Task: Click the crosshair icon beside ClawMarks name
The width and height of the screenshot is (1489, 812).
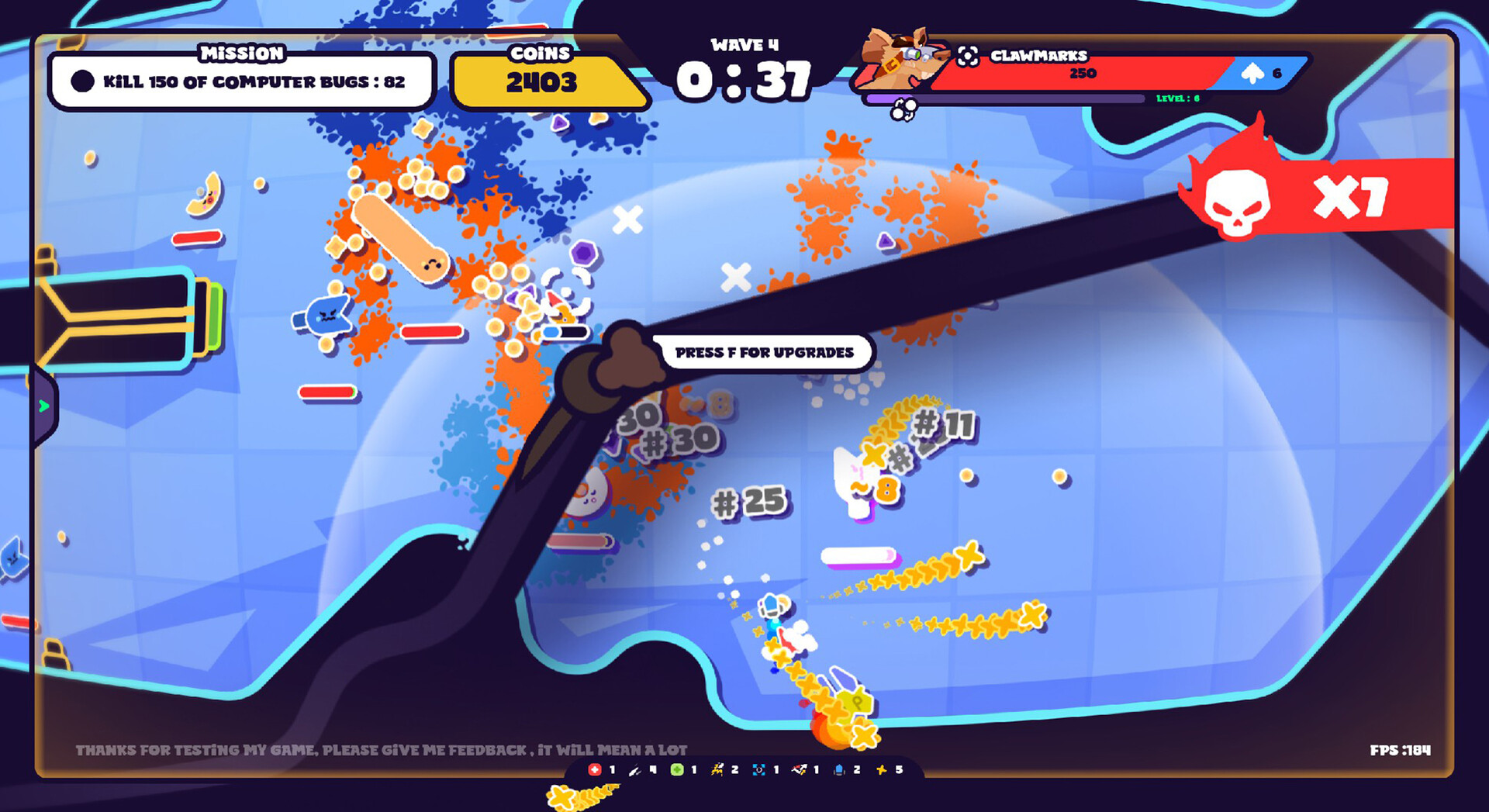Action: pos(967,57)
